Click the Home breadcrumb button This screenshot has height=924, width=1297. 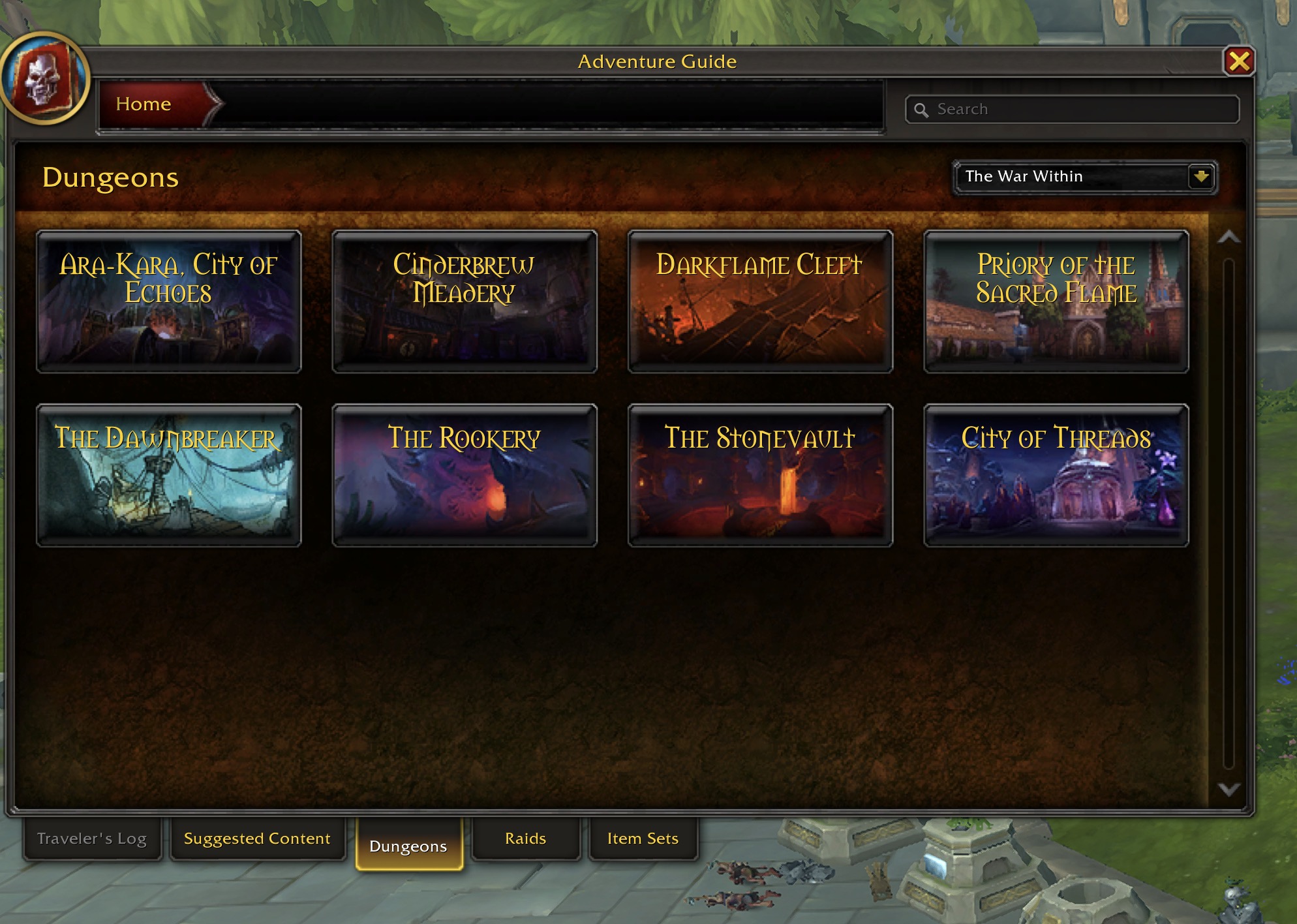click(145, 104)
